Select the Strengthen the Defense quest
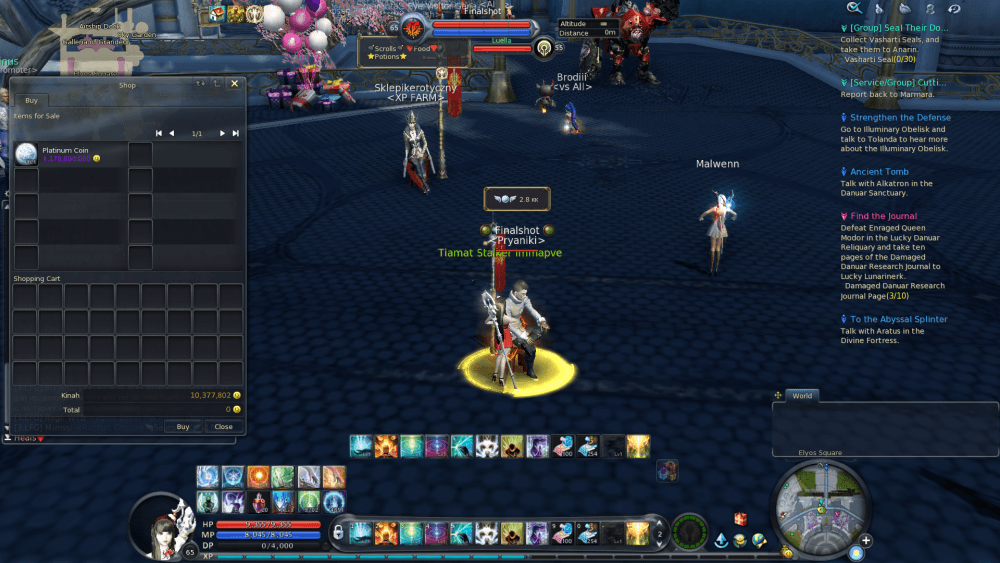Viewport: 1000px width, 563px height. click(x=900, y=118)
